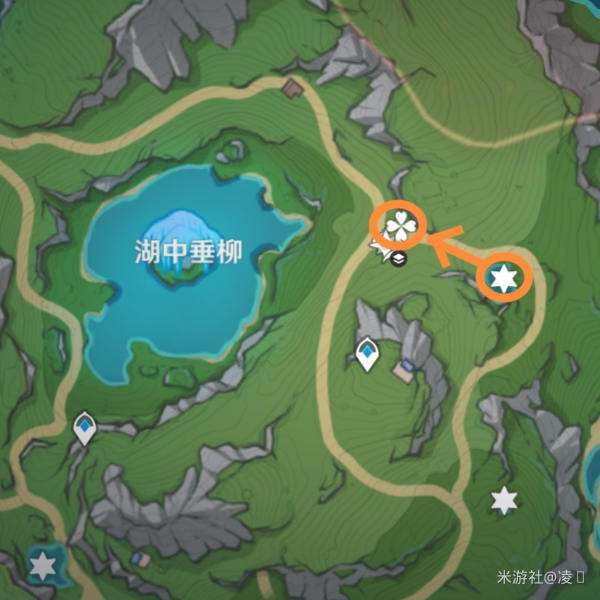Select the orange-circled clover marker
The height and width of the screenshot is (600, 600).
tap(400, 227)
